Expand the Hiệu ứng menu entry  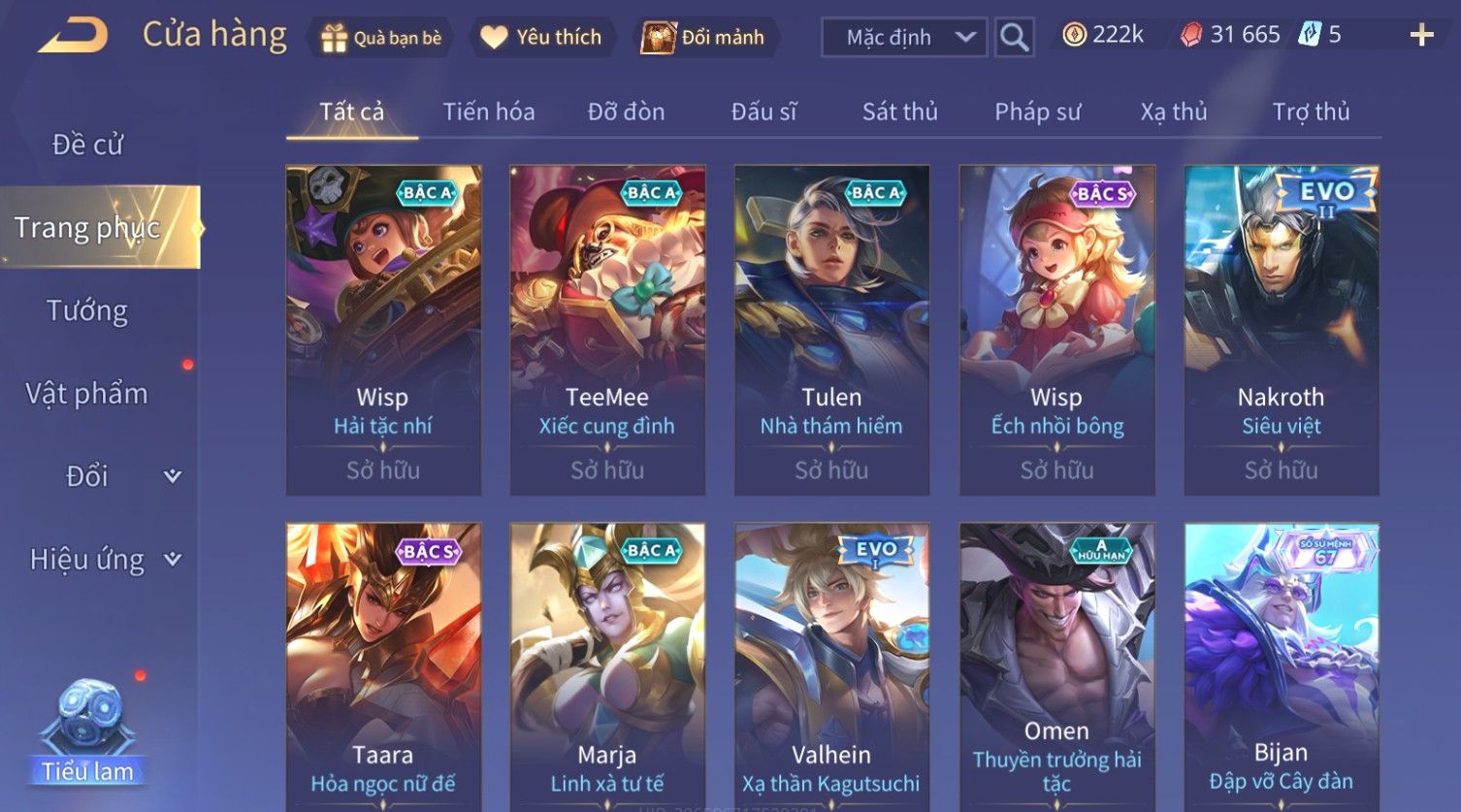coord(102,560)
